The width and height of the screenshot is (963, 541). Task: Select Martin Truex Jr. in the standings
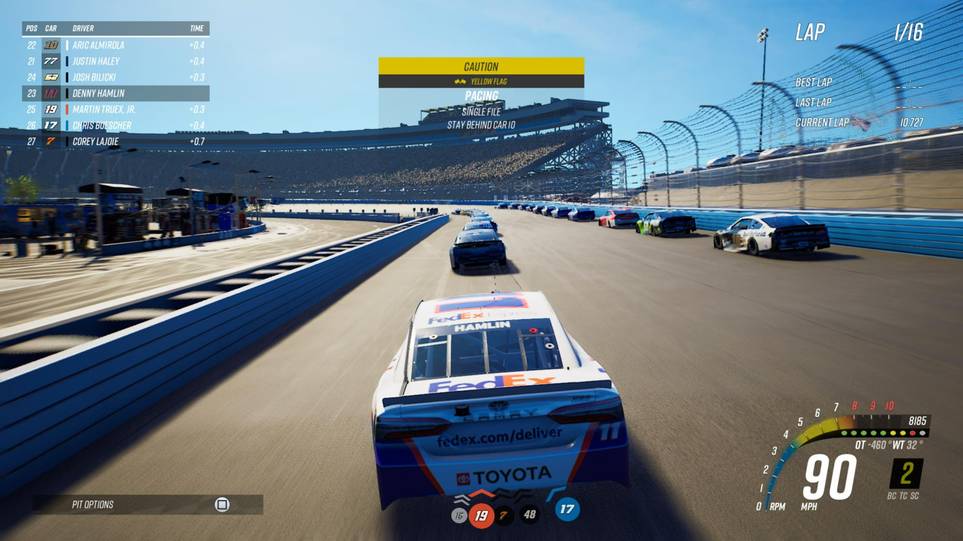coord(115,109)
